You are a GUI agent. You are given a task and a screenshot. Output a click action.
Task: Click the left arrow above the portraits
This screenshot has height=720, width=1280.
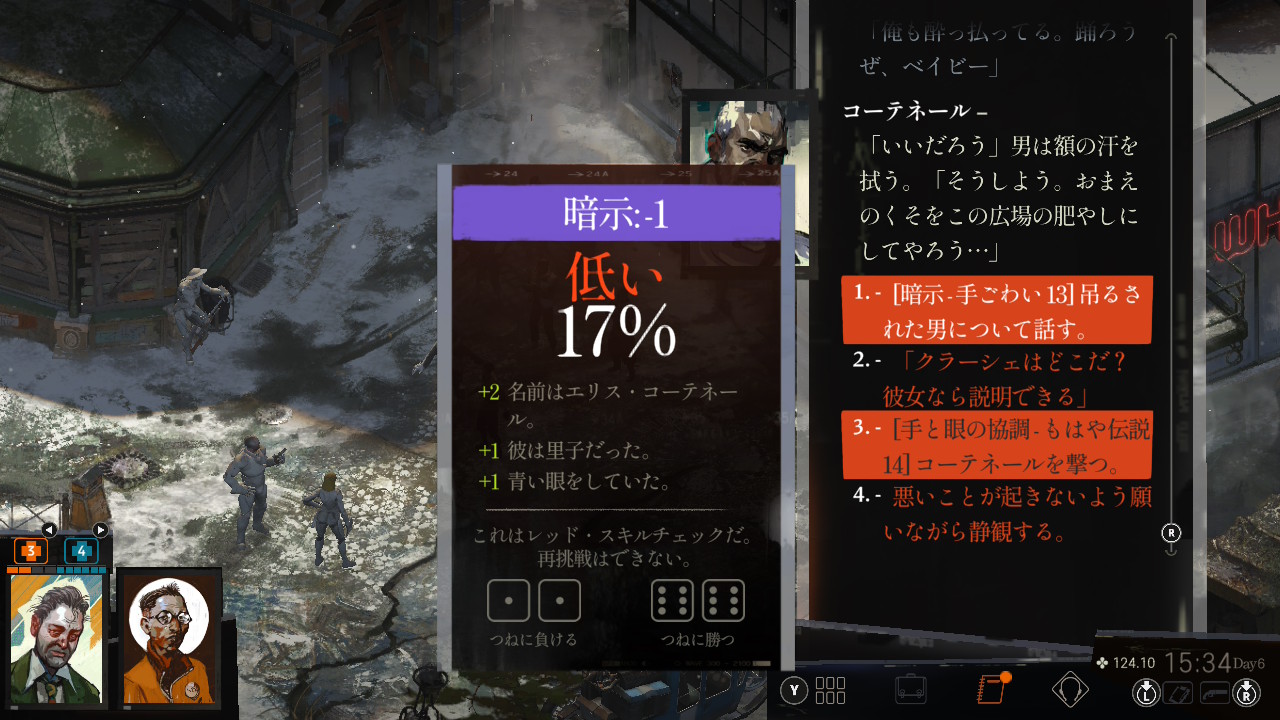click(x=49, y=530)
